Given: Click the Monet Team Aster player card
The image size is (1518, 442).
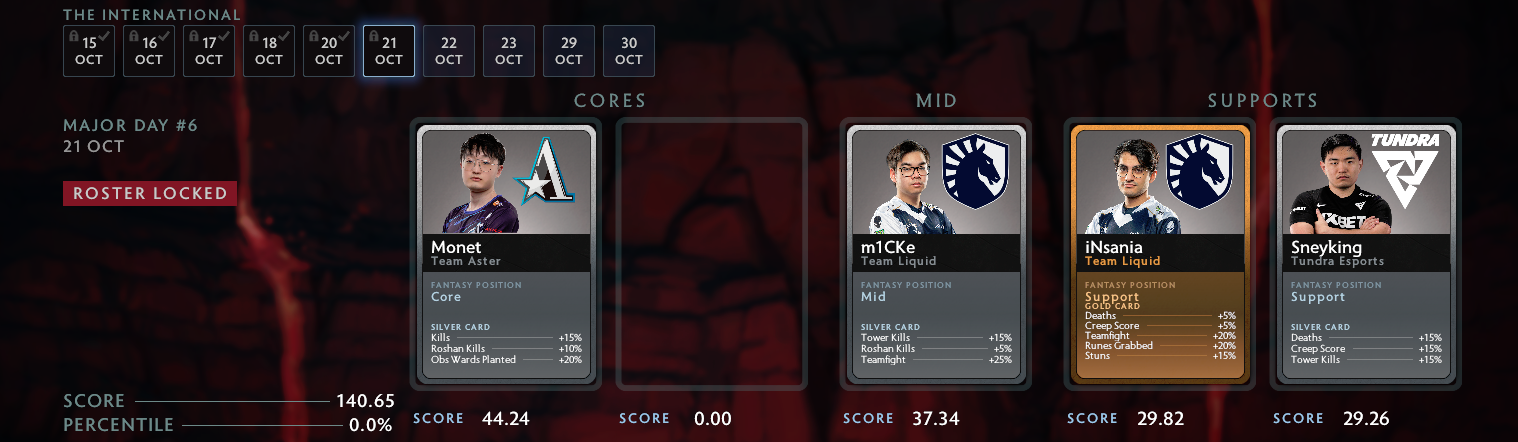Looking at the screenshot, I should tap(506, 253).
